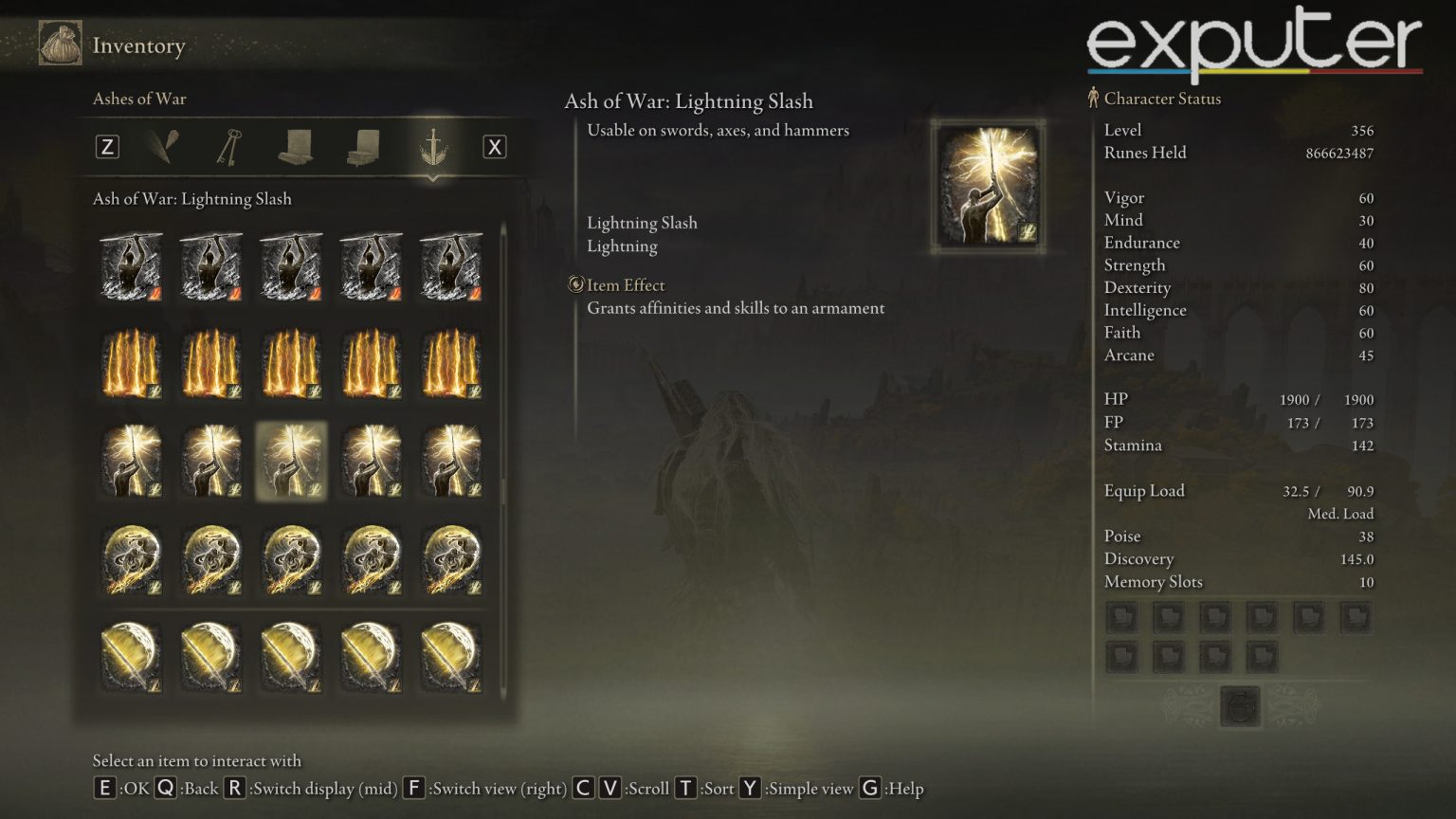The height and width of the screenshot is (819, 1456).
Task: Click the large Lightning Slash preview thumbnail
Action: 988,186
